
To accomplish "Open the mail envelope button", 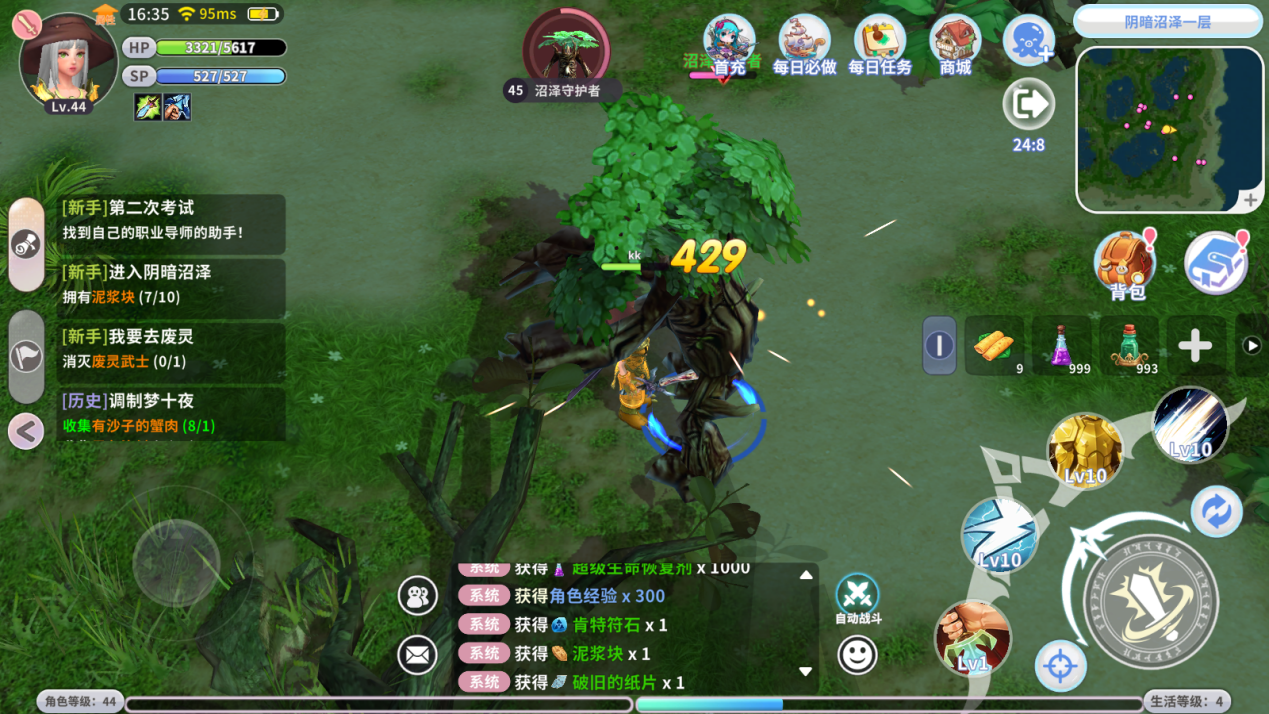I will 418,655.
